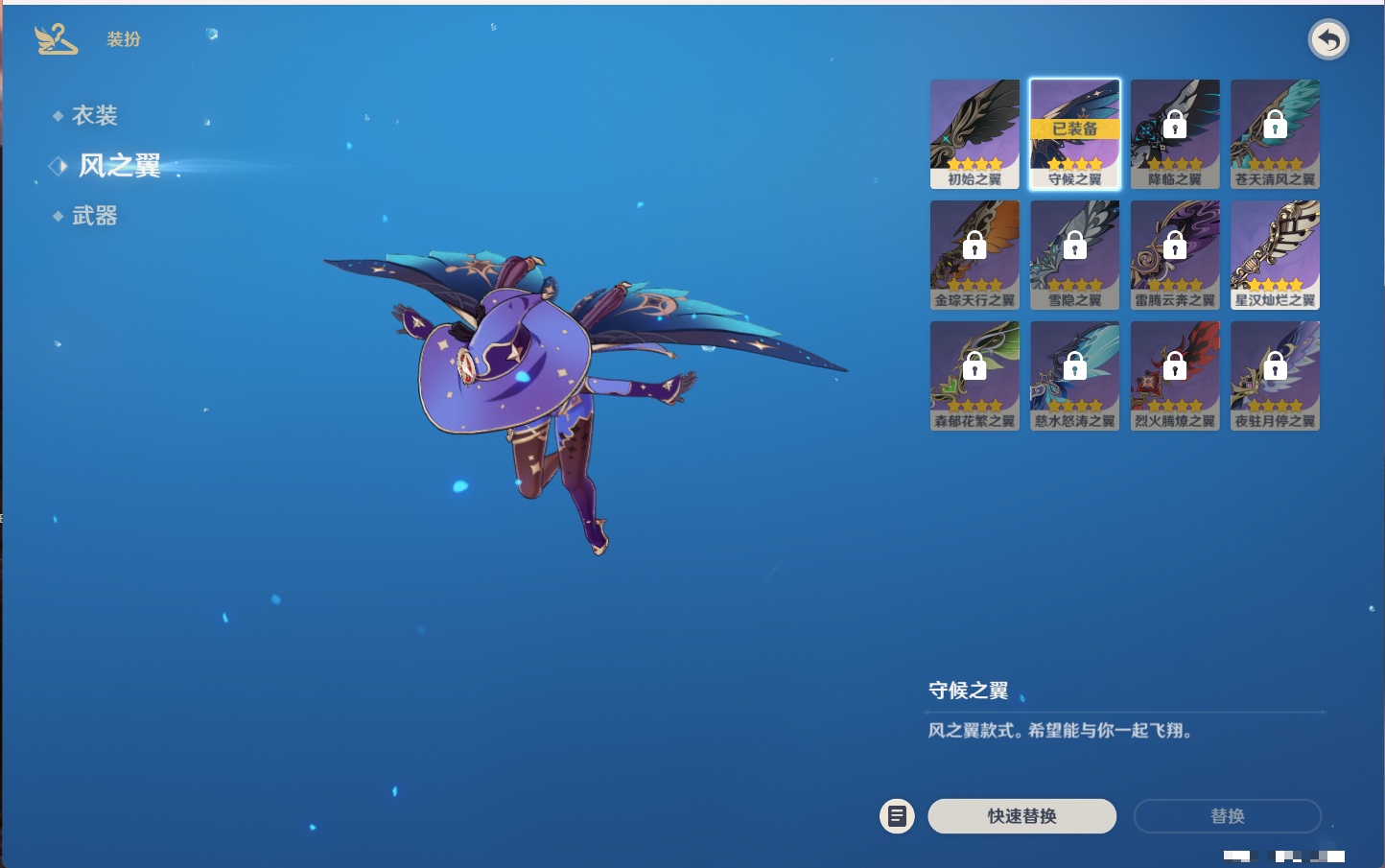Choose the locked 慈水怒涛之翼 glider
Image resolution: width=1385 pixels, height=868 pixels.
(x=1074, y=376)
